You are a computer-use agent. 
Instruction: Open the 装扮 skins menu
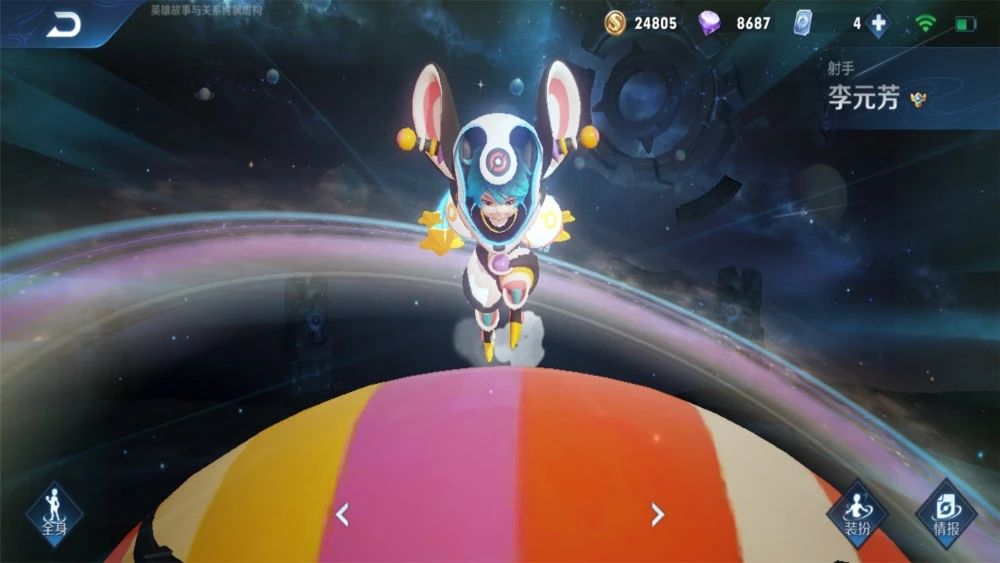pos(857,512)
